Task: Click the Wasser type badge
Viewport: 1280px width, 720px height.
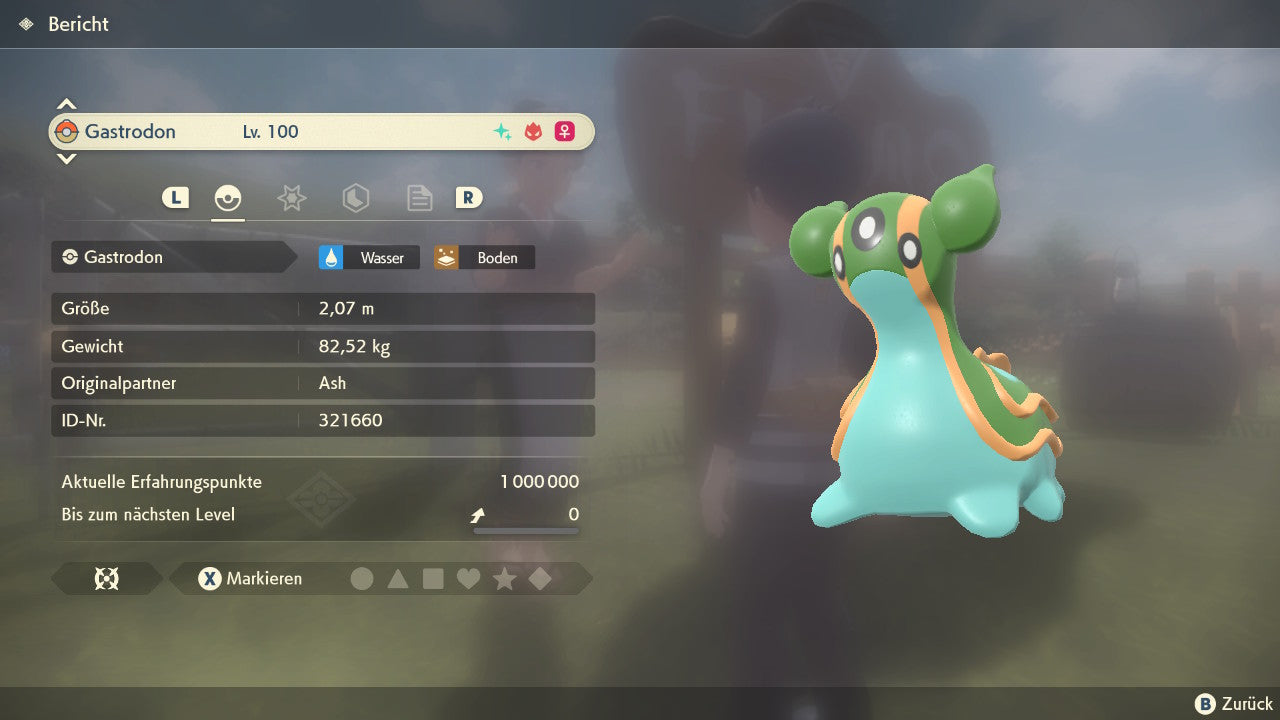Action: coord(369,257)
